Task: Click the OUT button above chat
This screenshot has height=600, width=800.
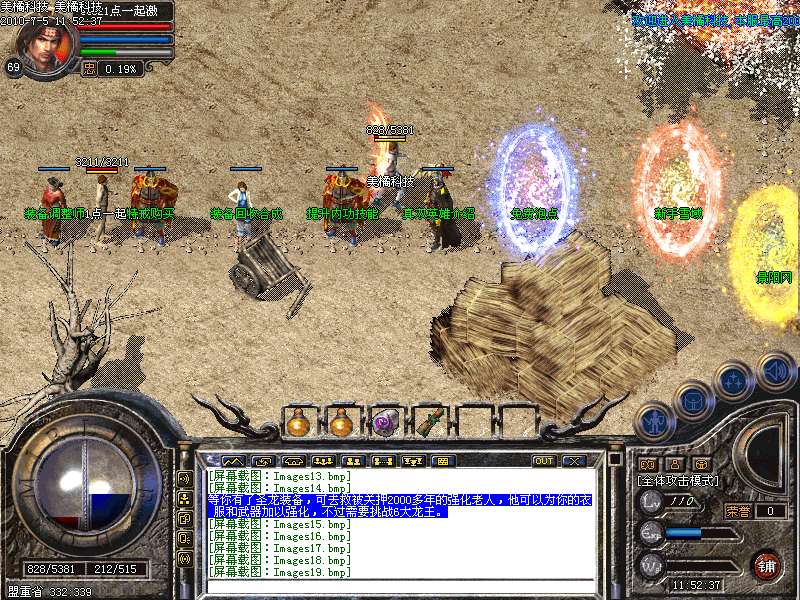Action: 544,461
